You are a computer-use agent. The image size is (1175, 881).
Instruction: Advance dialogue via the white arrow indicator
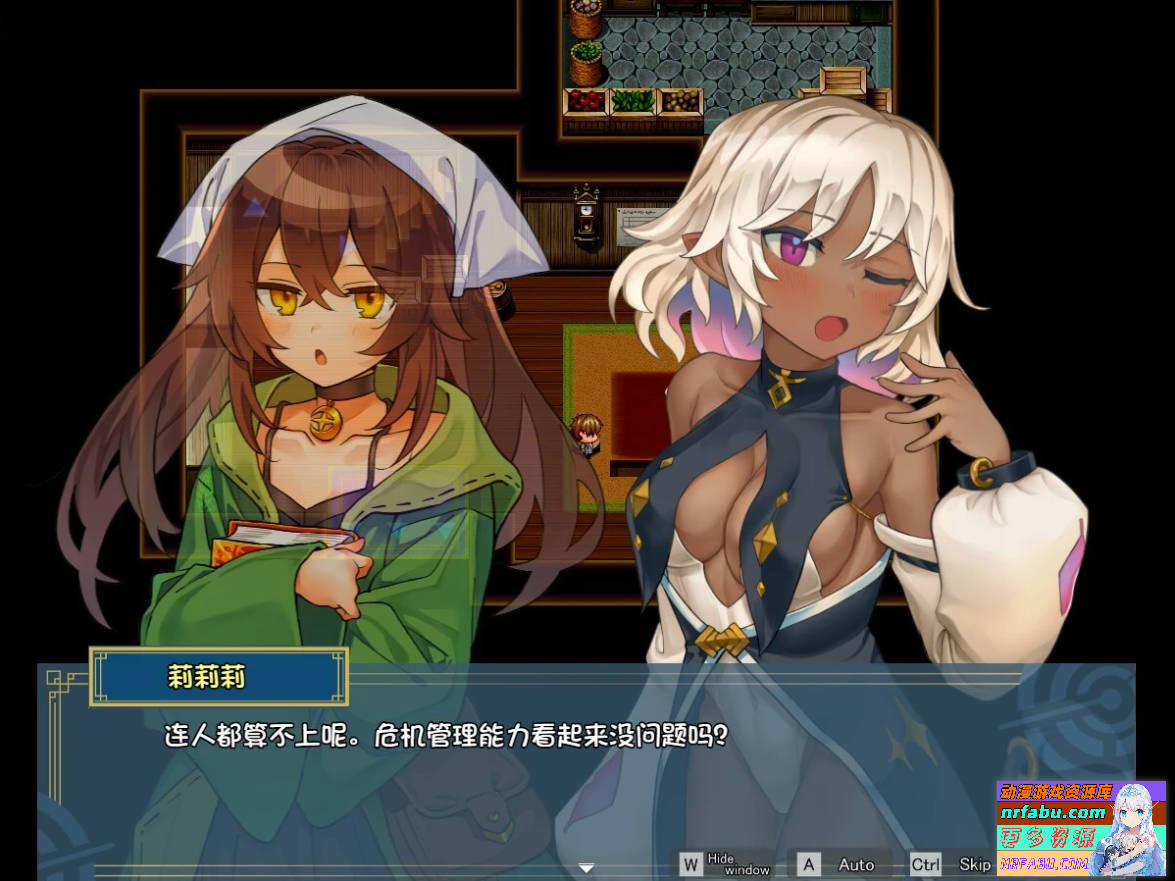587,867
